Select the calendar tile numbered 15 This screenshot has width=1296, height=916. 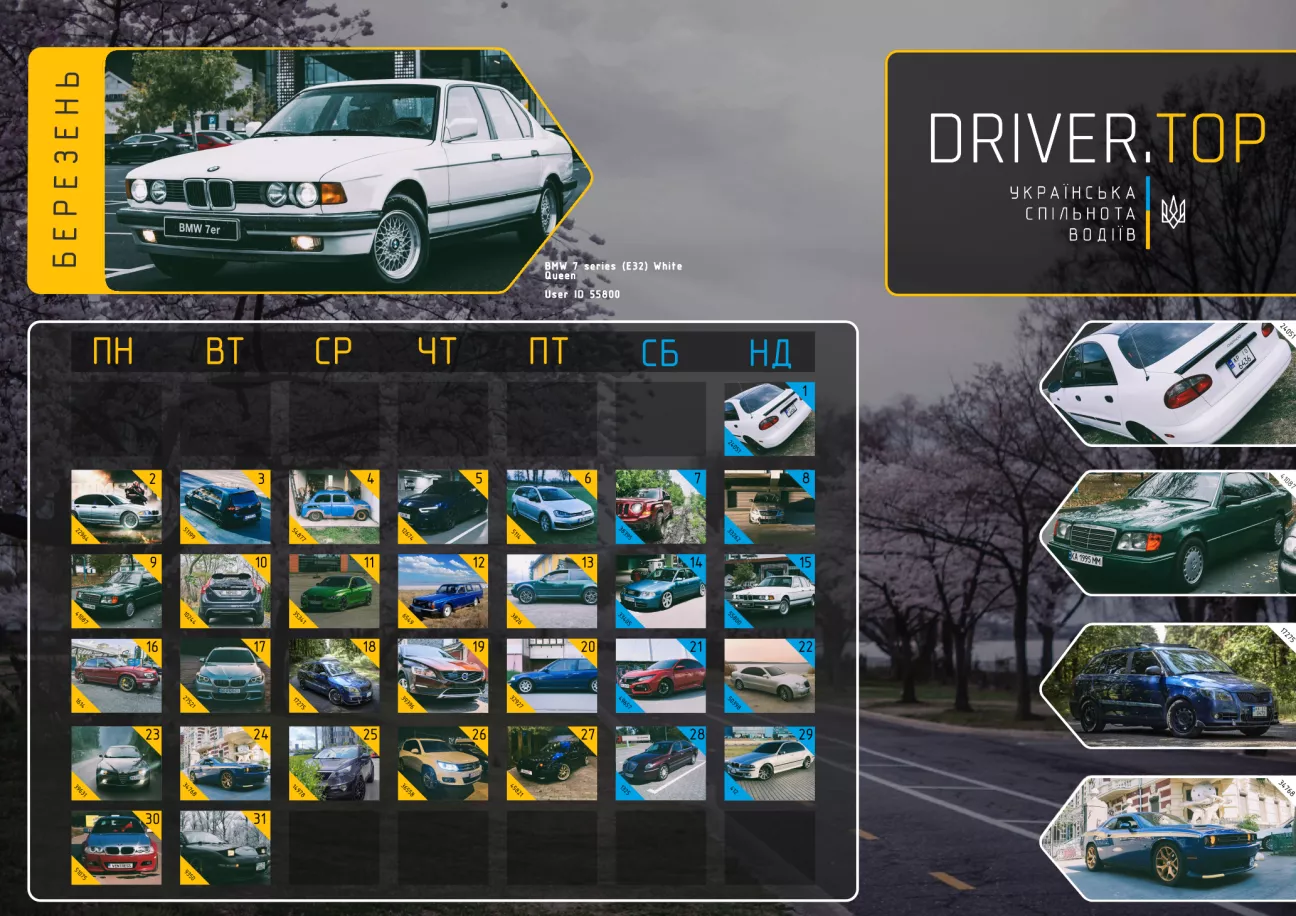click(769, 591)
